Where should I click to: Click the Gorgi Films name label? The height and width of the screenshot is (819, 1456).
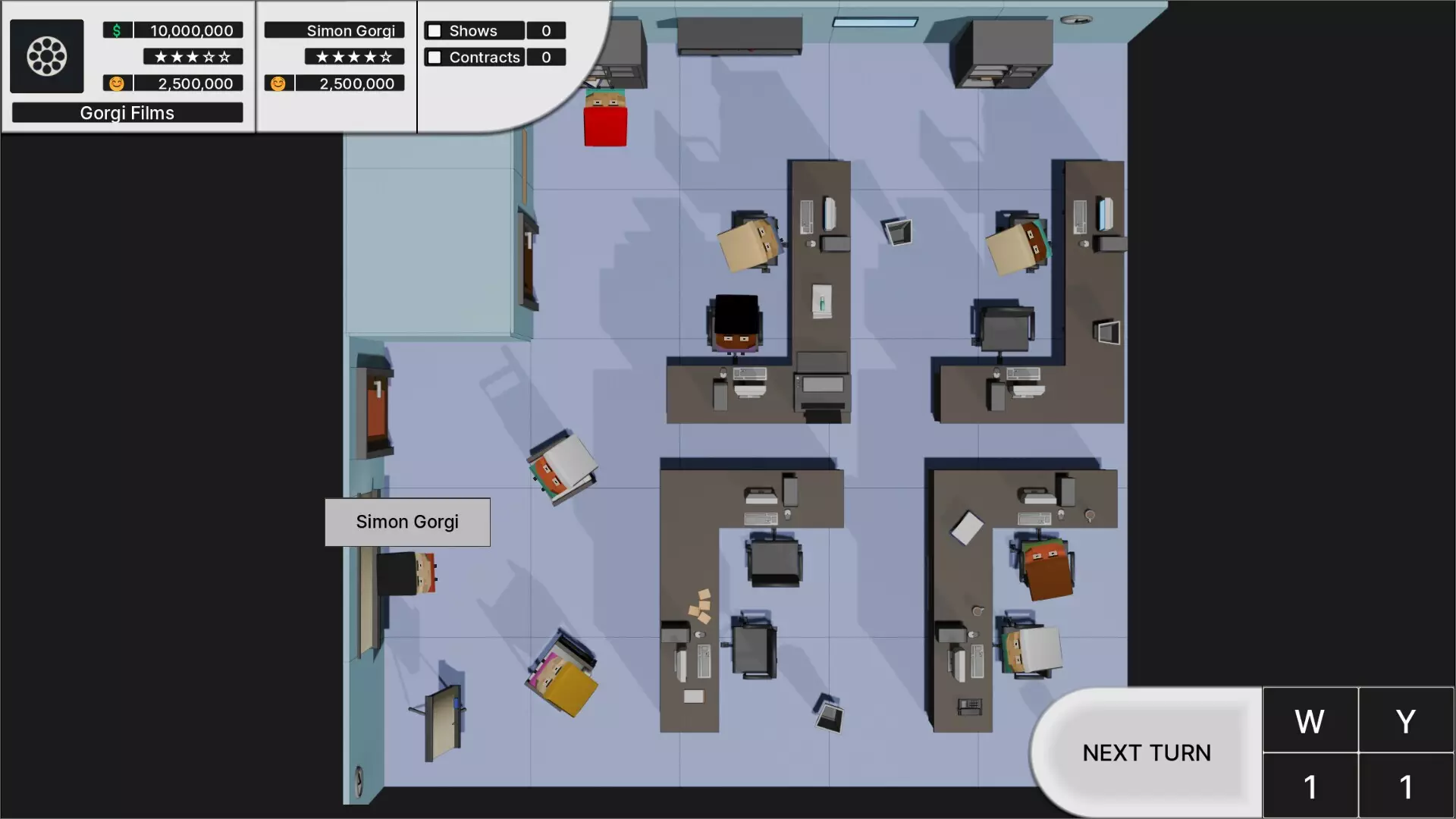click(x=127, y=112)
